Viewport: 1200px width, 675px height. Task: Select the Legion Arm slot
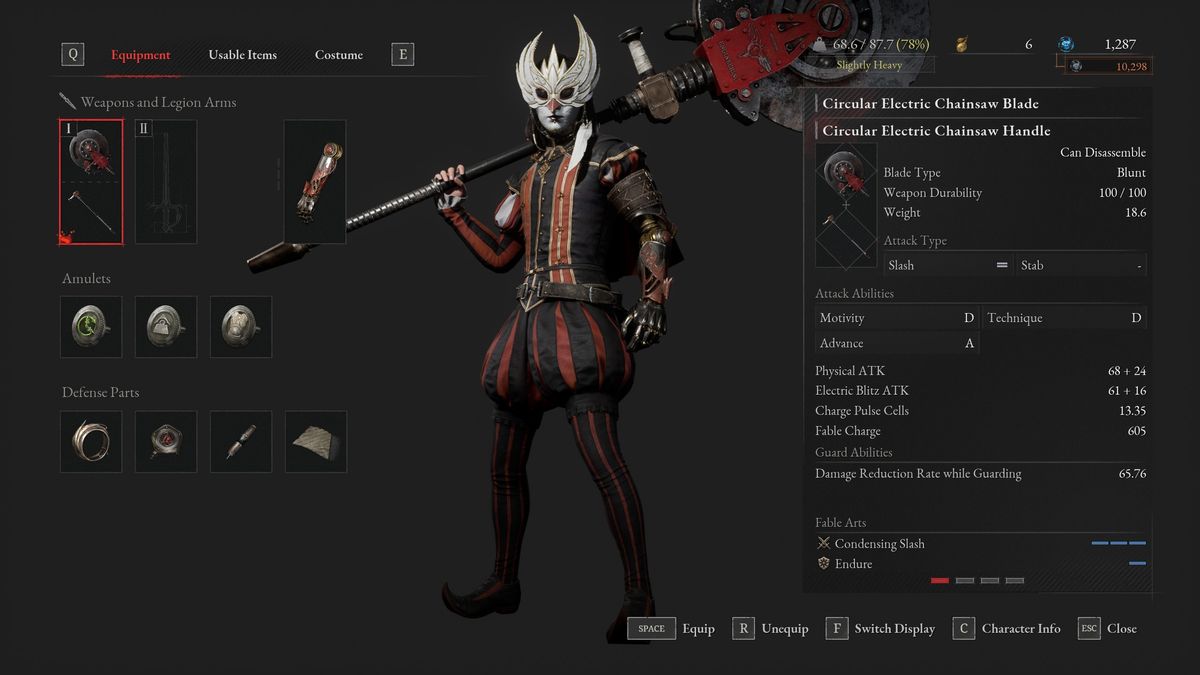click(x=315, y=182)
